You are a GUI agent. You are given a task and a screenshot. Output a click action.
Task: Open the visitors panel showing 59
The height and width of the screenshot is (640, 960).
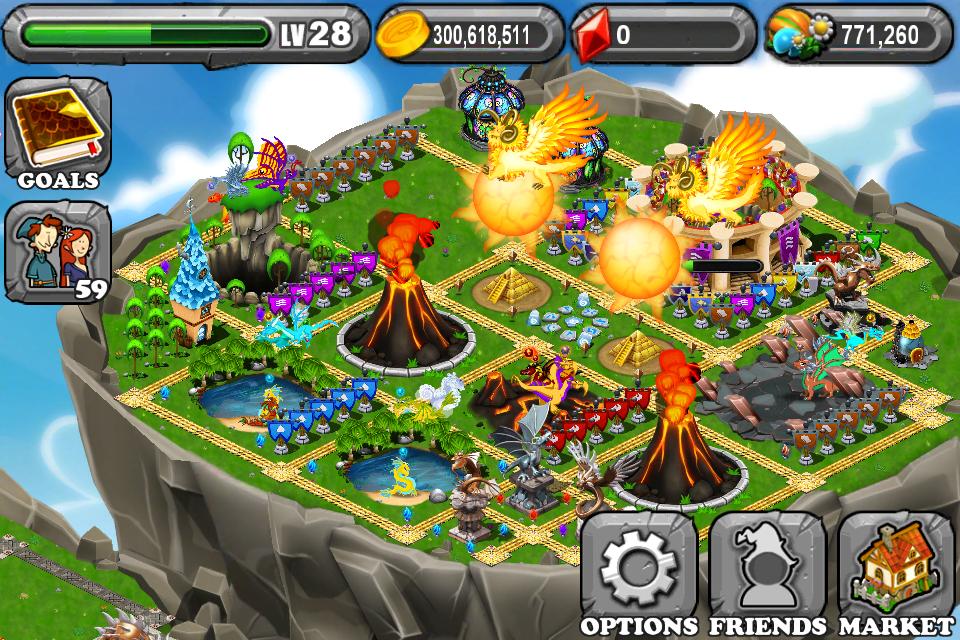(x=57, y=251)
